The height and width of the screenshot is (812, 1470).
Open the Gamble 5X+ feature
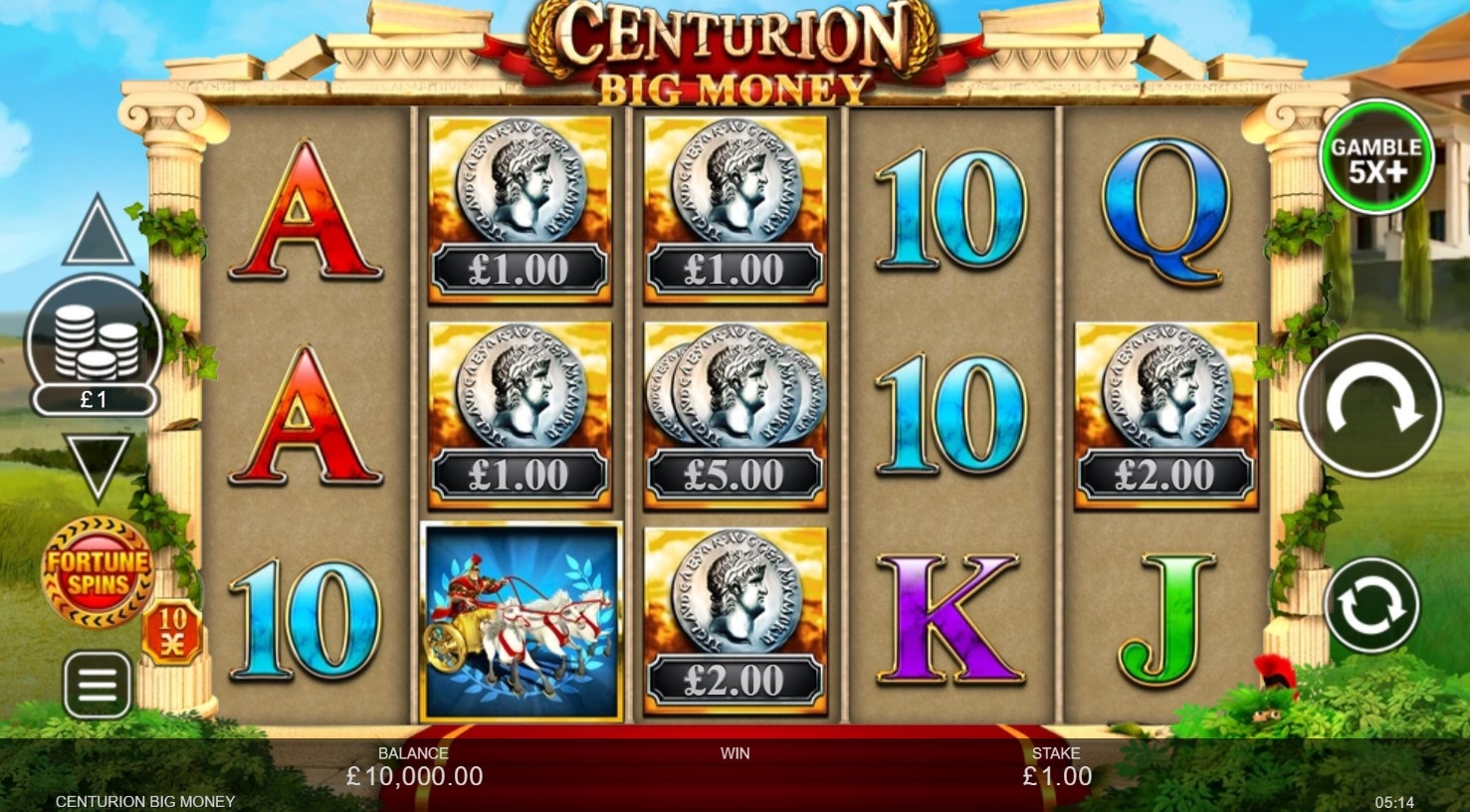[1375, 157]
